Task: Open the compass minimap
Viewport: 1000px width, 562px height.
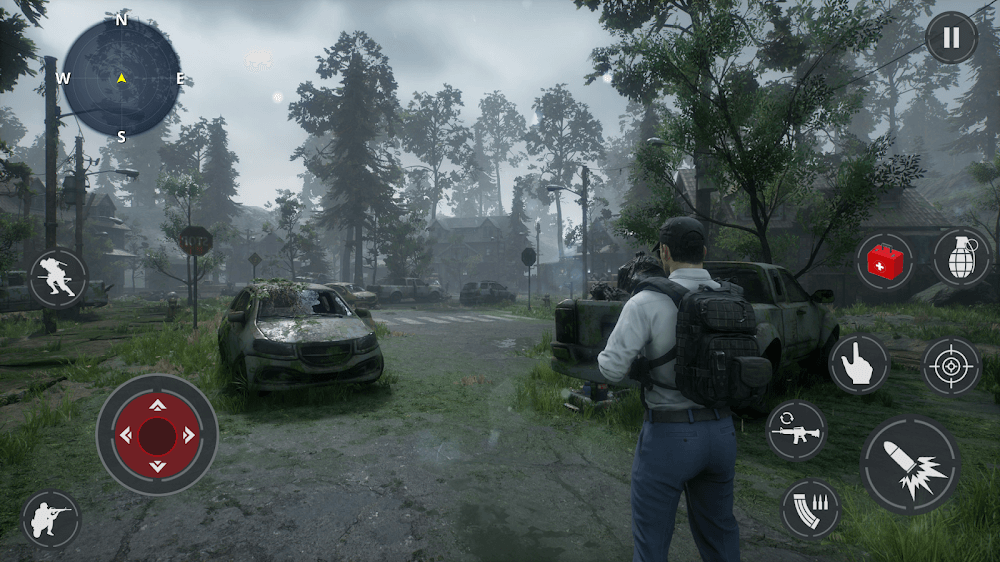Action: tap(121, 78)
